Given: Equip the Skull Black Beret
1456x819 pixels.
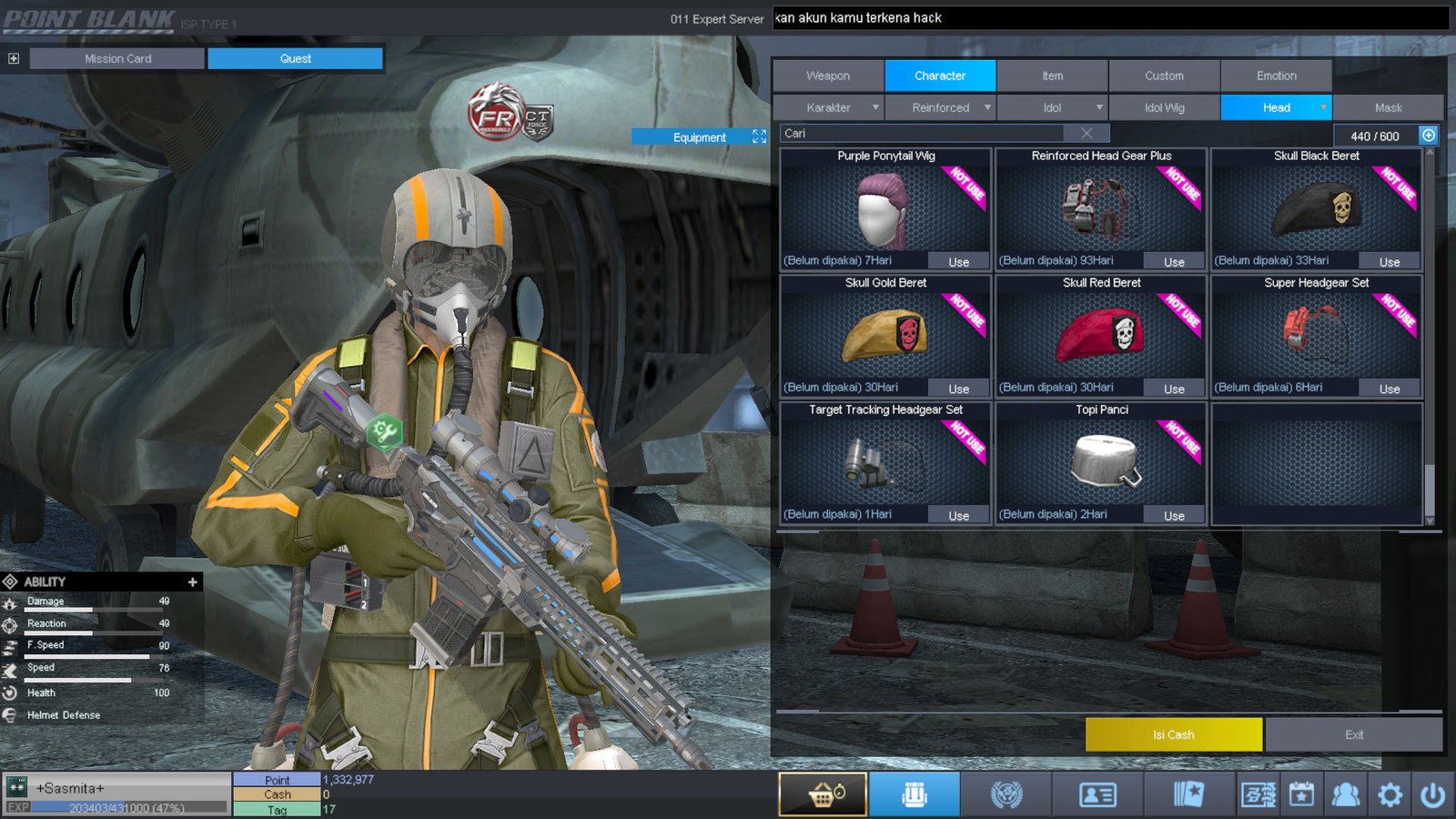Looking at the screenshot, I should [1389, 262].
